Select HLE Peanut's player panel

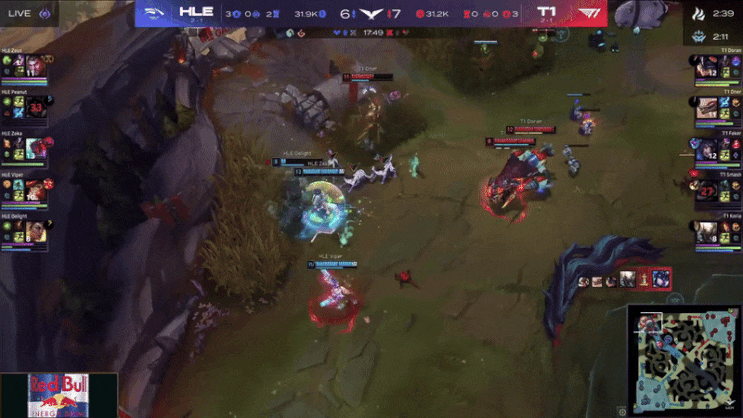tap(27, 106)
